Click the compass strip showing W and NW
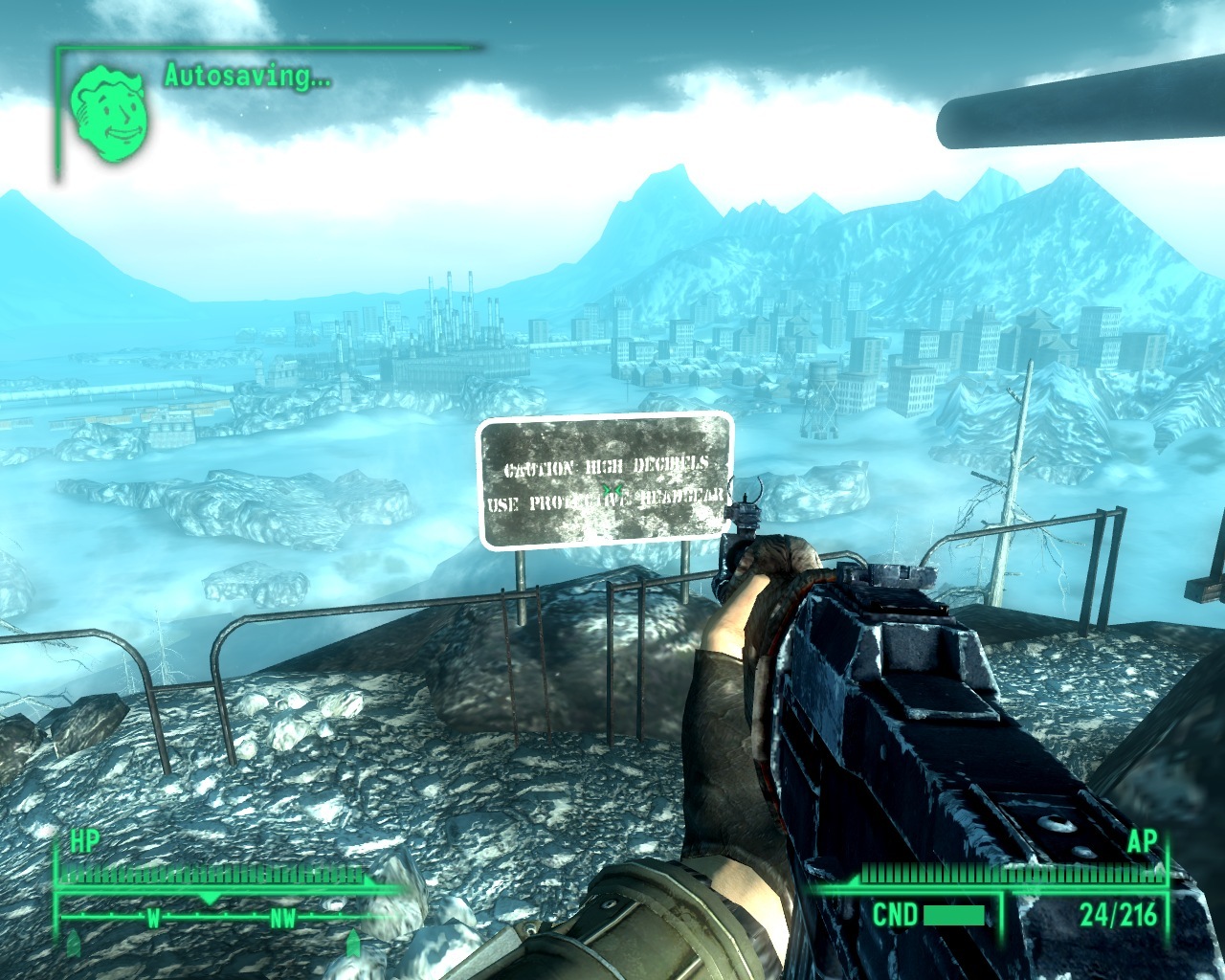This screenshot has width=1225, height=980. (x=212, y=918)
